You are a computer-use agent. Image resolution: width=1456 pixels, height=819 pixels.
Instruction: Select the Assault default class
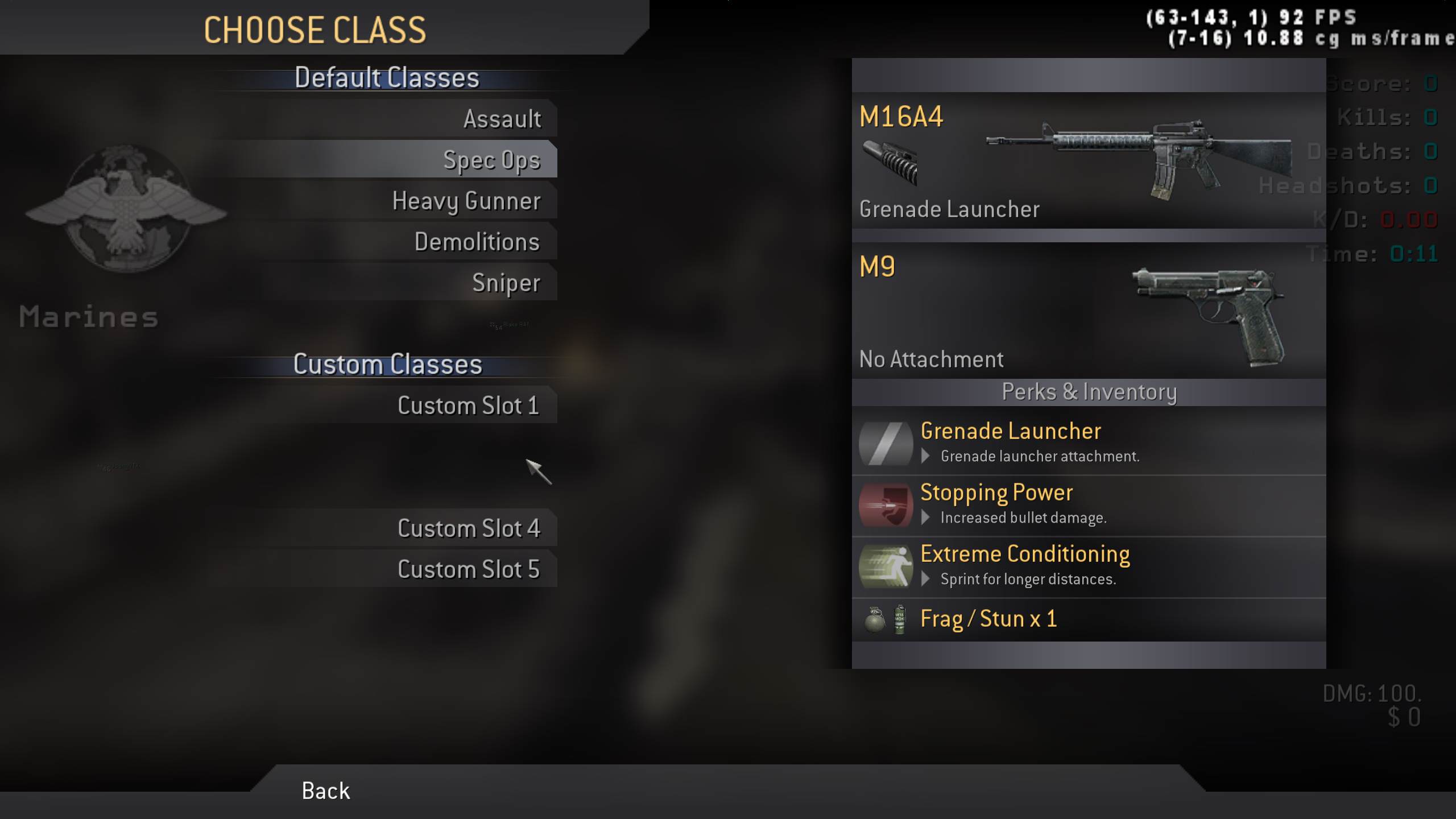tap(502, 119)
